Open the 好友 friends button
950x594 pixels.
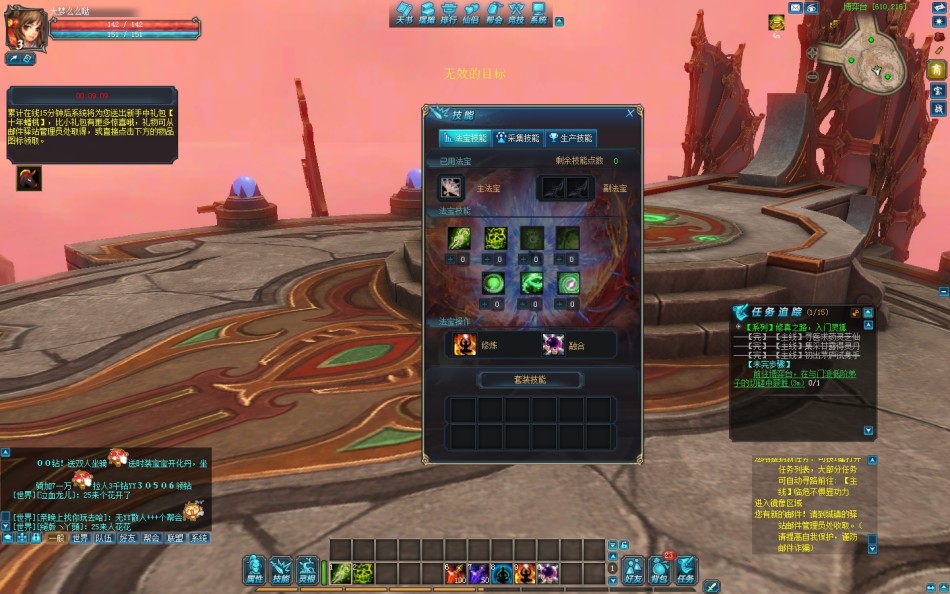coord(633,570)
